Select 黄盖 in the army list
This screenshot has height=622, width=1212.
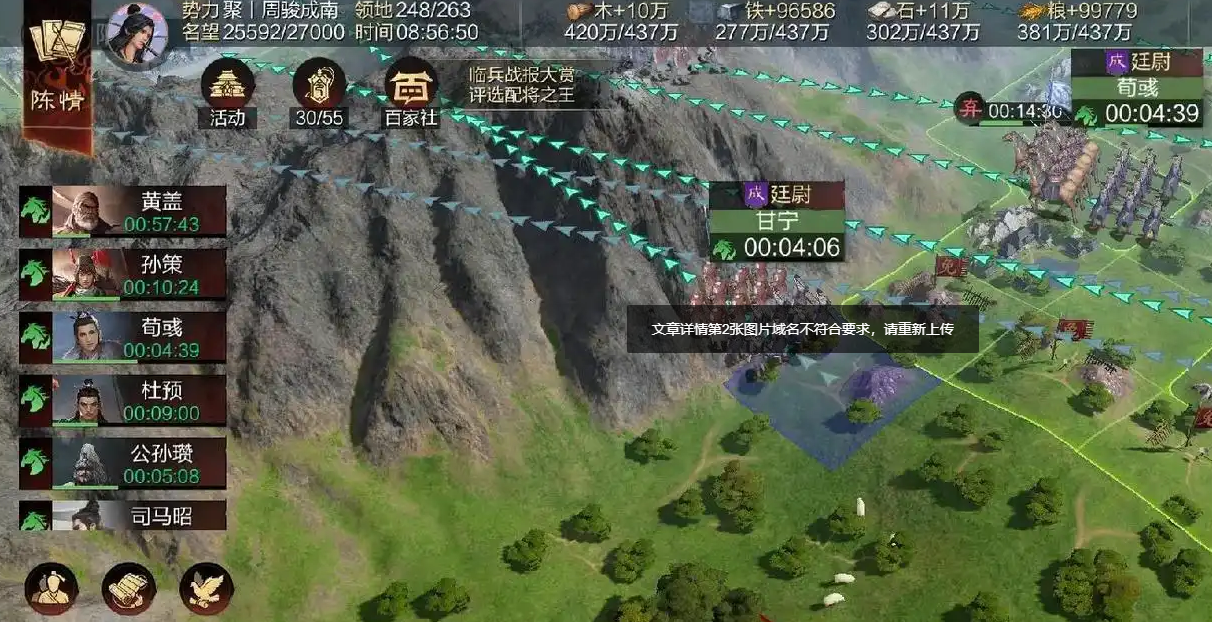(x=123, y=211)
